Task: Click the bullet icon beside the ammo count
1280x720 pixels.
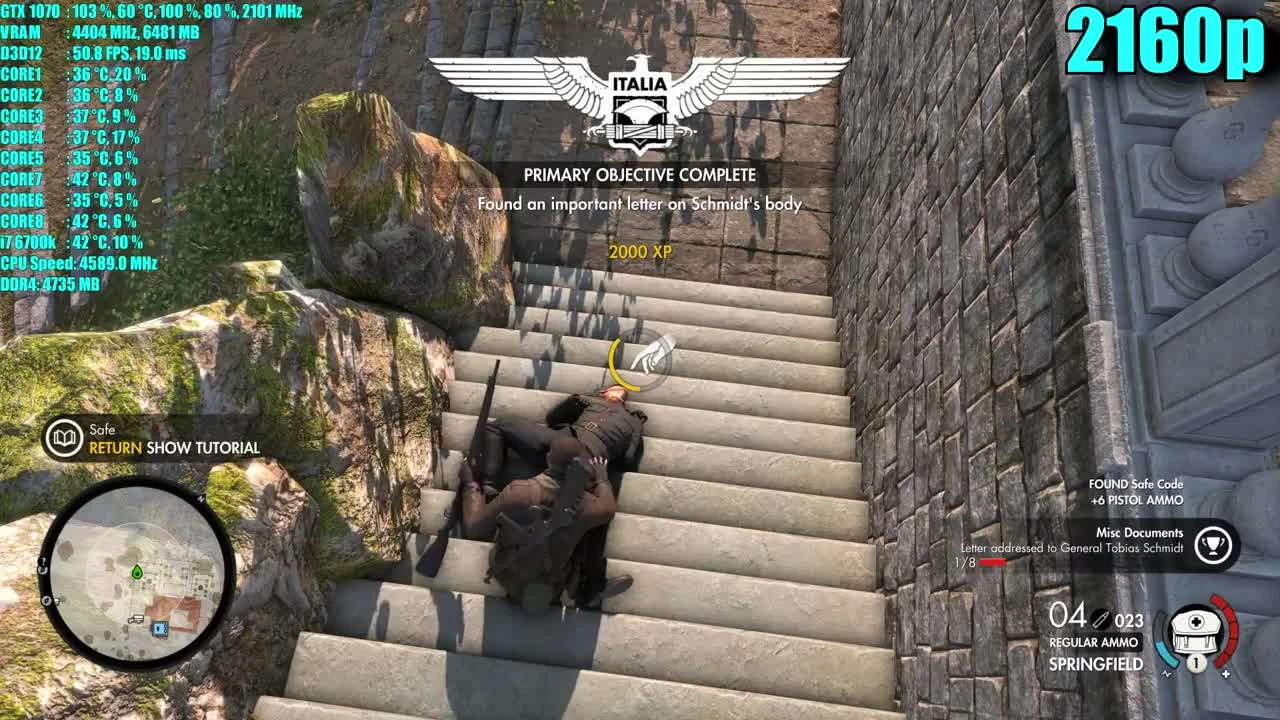Action: (x=1100, y=620)
